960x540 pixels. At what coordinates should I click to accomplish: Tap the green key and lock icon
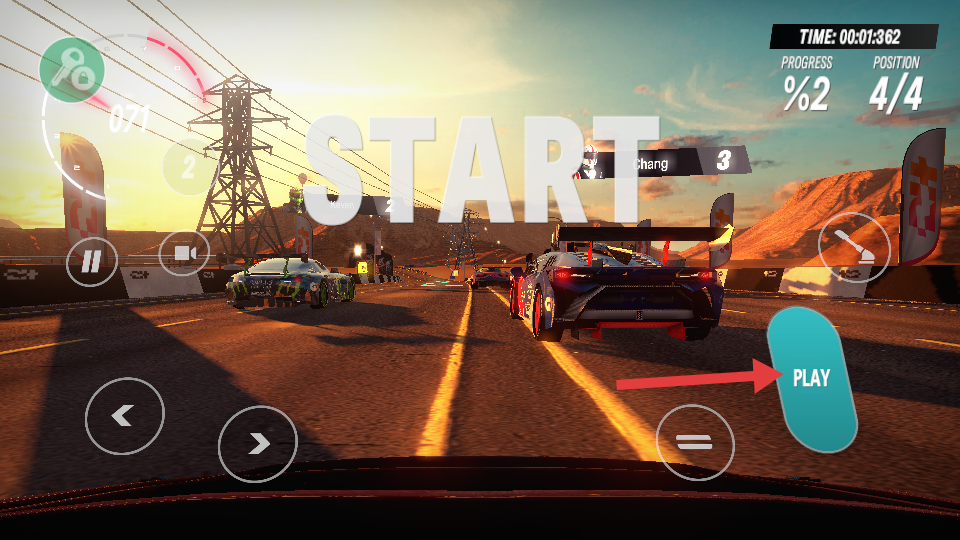coord(72,70)
